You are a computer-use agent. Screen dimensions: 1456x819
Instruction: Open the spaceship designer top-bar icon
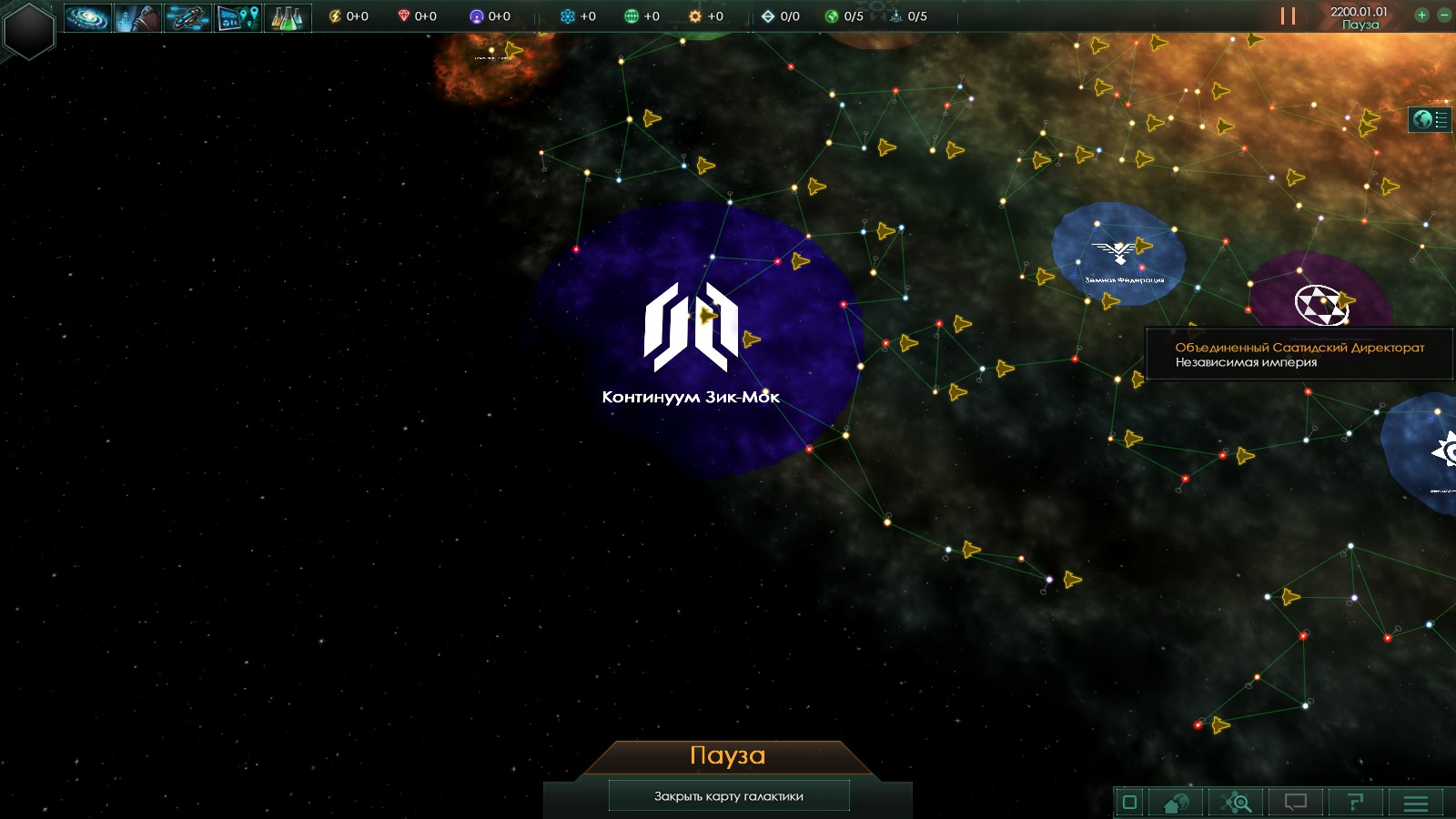(187, 17)
